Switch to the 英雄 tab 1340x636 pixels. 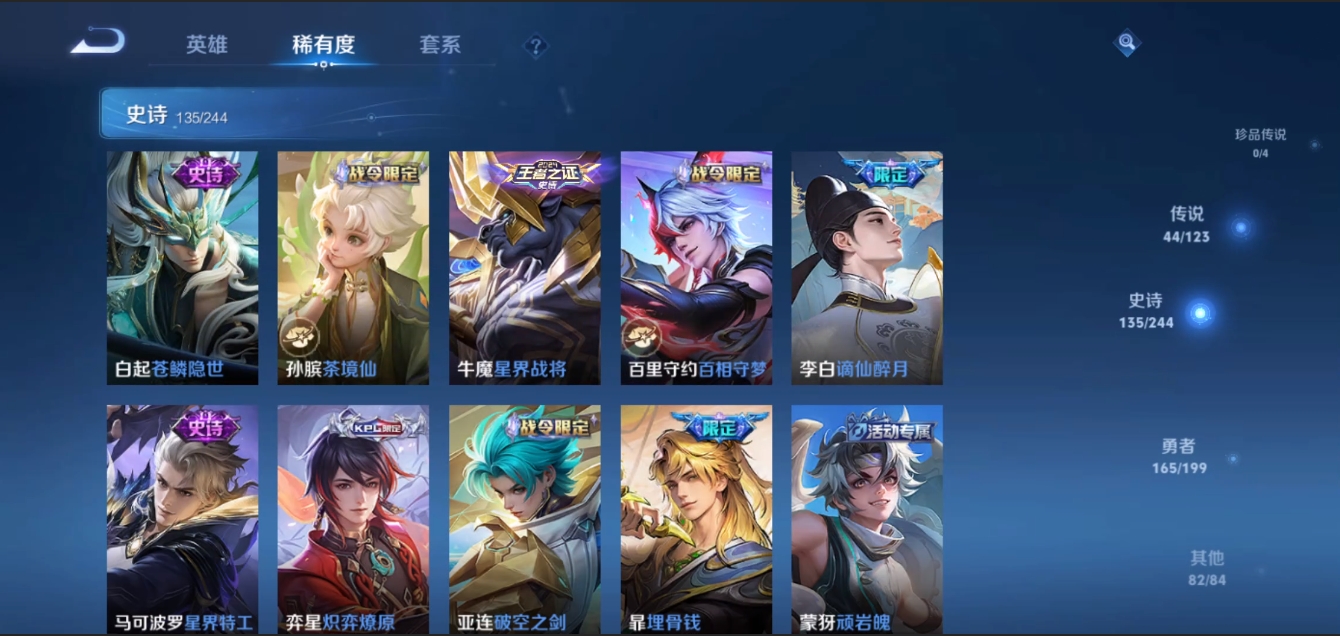(207, 45)
